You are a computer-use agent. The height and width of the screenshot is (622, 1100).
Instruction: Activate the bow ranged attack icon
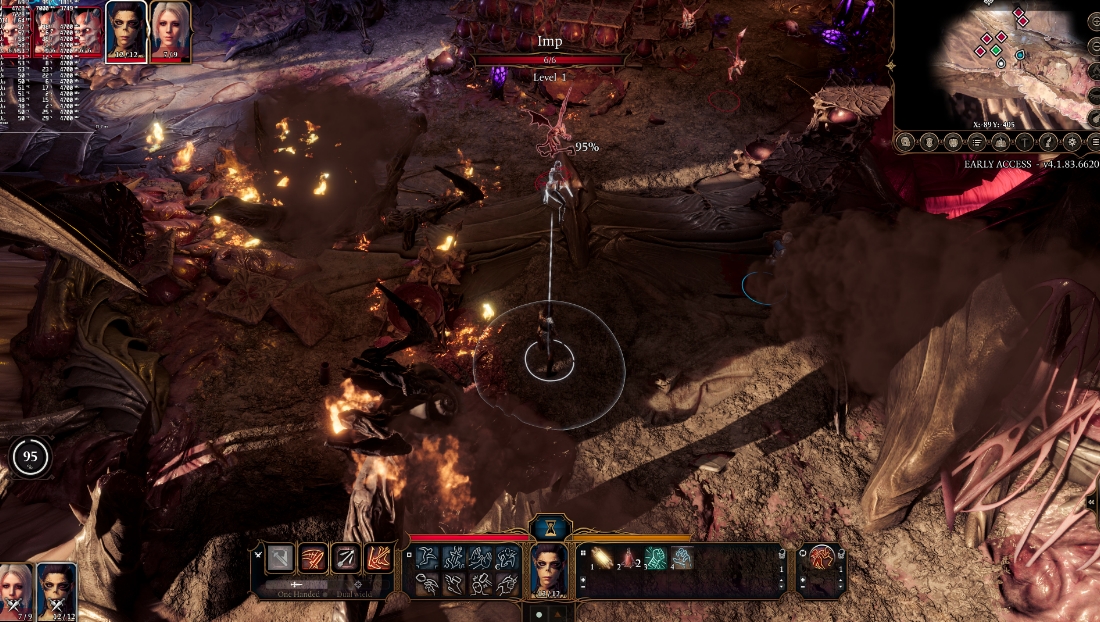(346, 559)
